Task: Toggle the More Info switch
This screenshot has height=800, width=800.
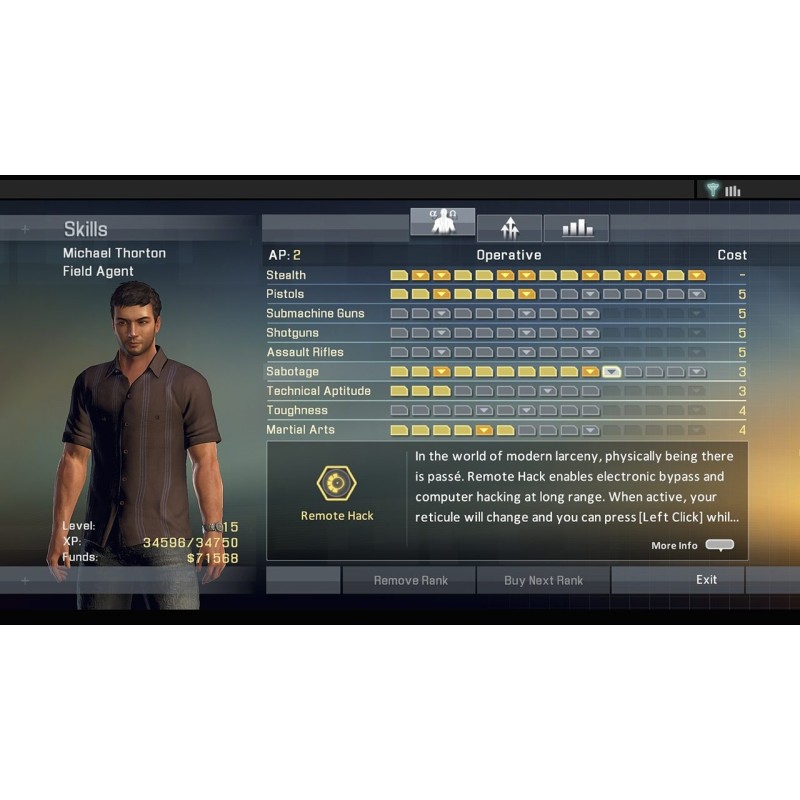Action: (719, 545)
